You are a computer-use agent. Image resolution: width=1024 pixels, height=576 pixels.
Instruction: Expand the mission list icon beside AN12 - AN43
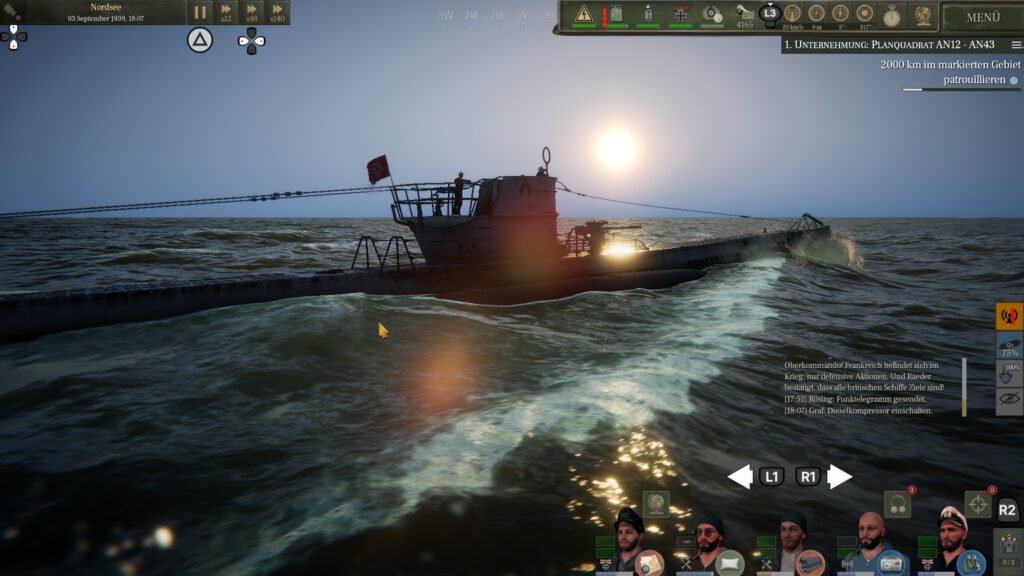point(1016,45)
